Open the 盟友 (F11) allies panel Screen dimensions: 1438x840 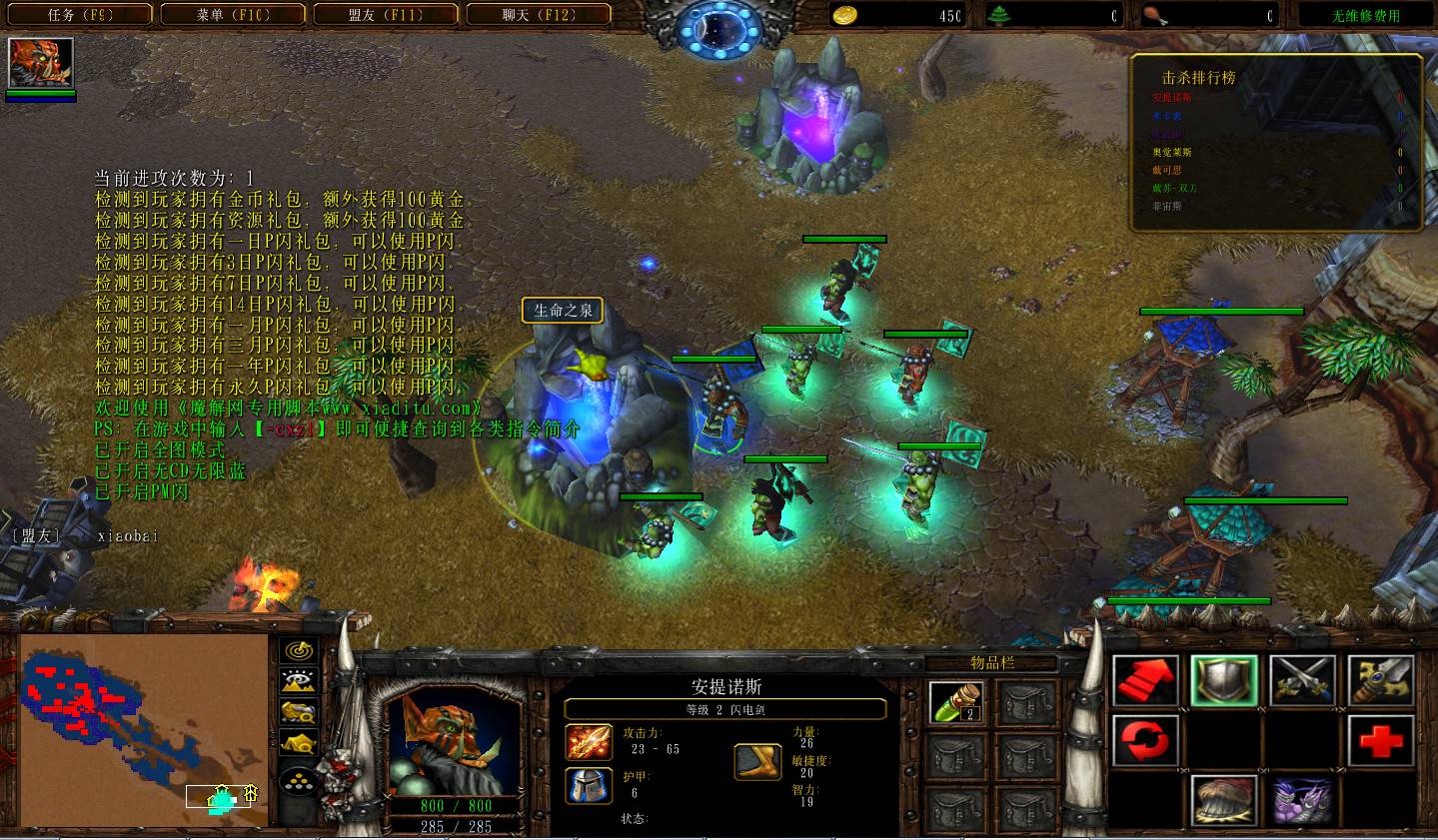(386, 15)
